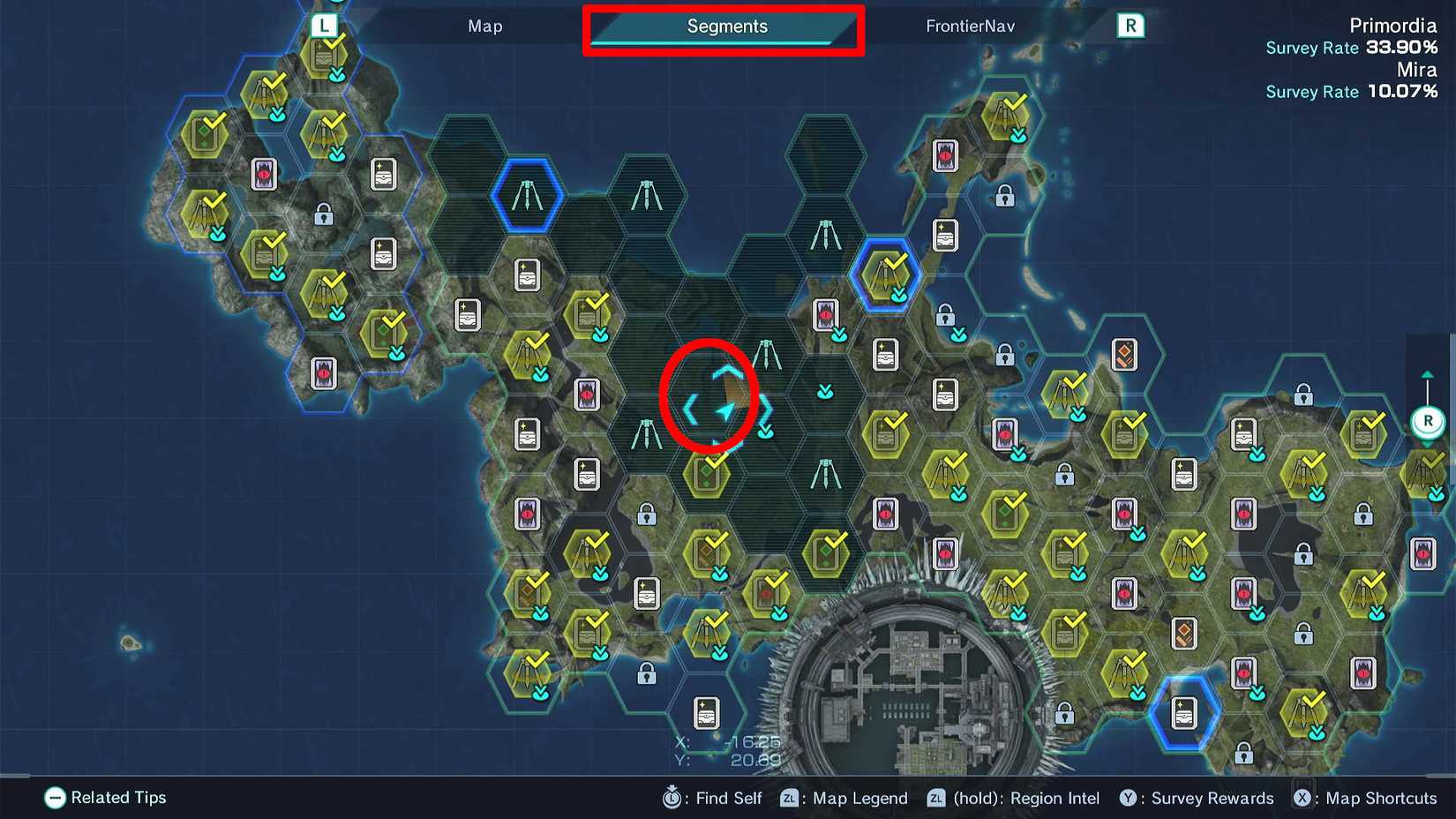Switch to the FrontierNav tab
The image size is (1456, 819).
969,26
